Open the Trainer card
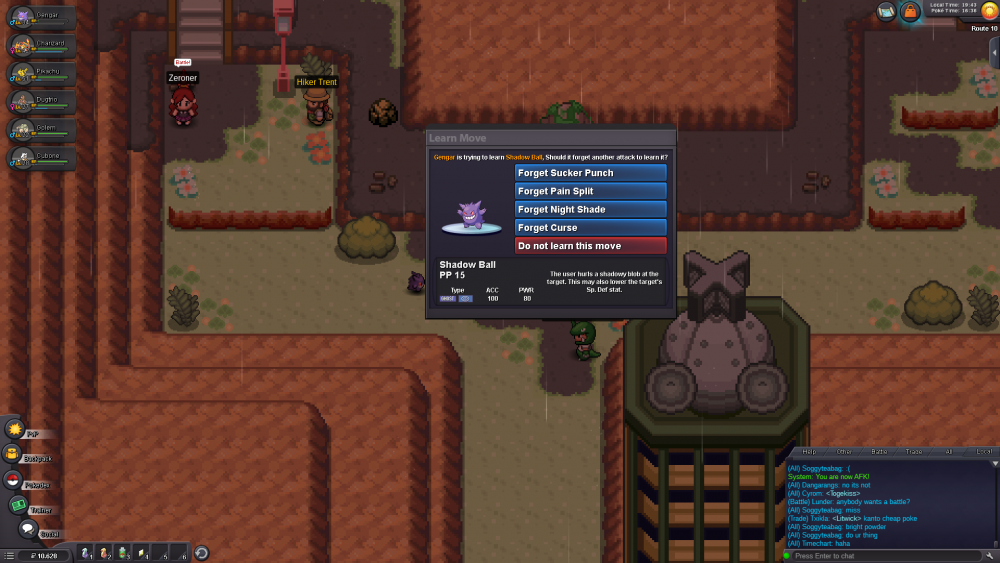This screenshot has width=1000, height=563. click(x=18, y=506)
